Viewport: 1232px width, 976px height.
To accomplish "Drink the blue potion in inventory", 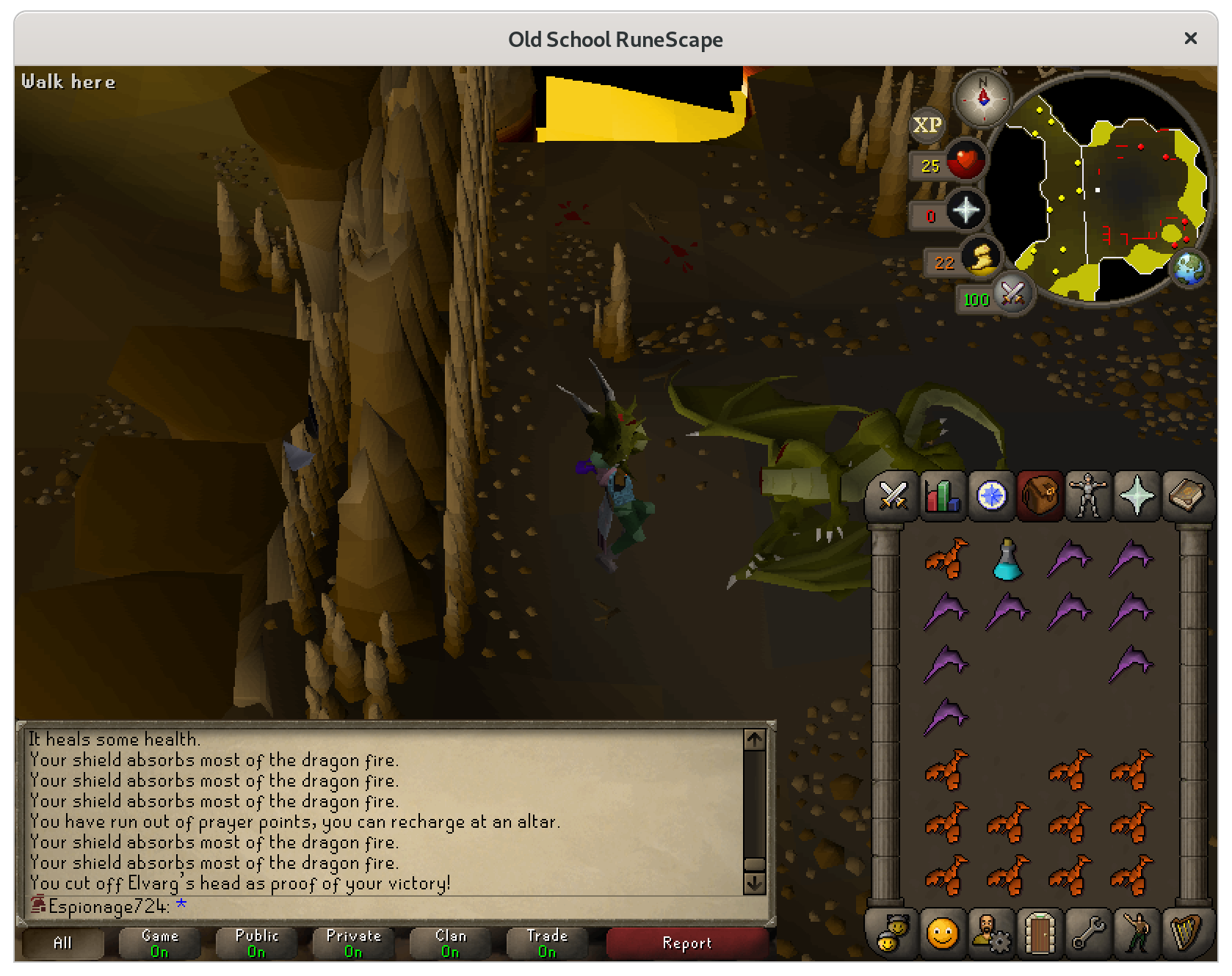I will 1007,559.
